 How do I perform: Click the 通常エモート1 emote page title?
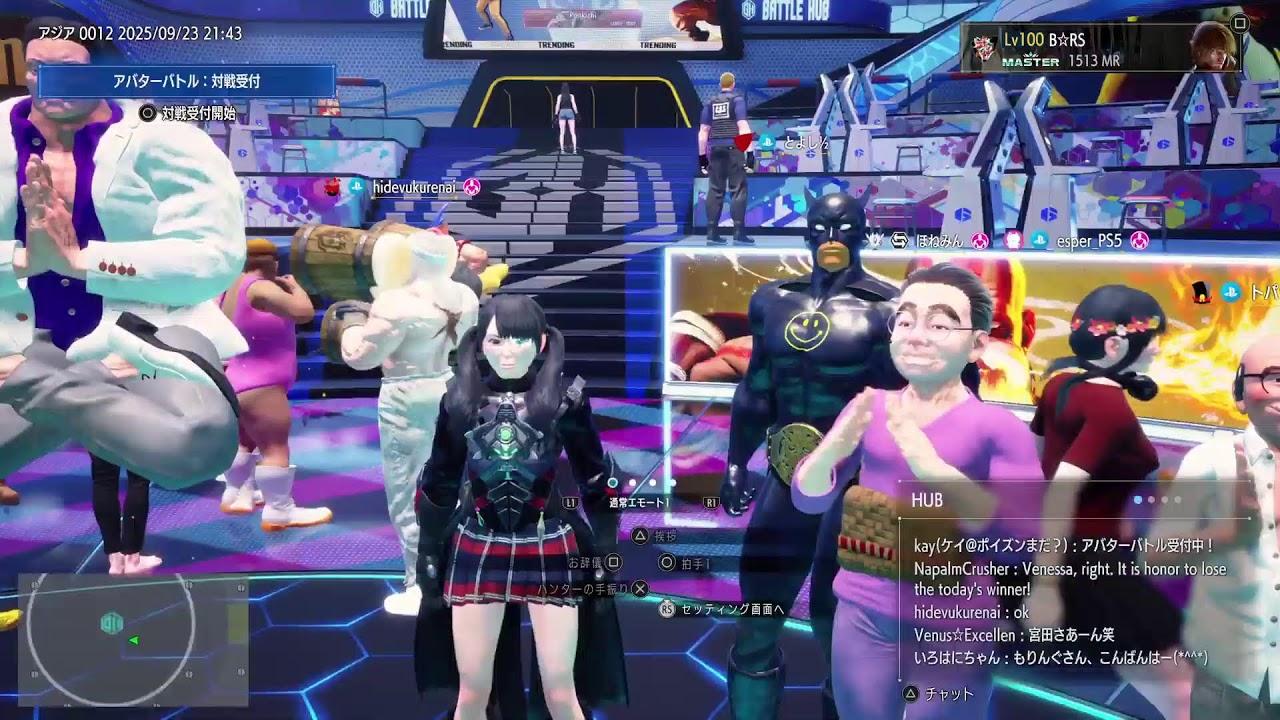click(640, 503)
